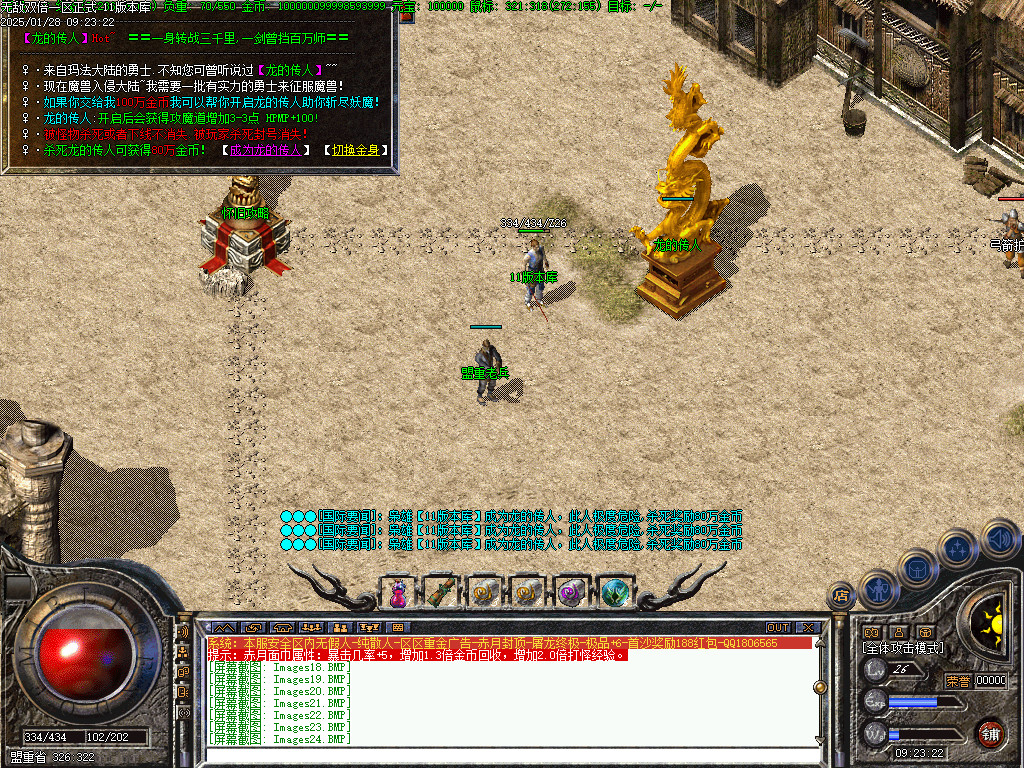This screenshot has height=768, width=1024.
Task: Click the single-person icon above attack mode
Action: click(x=898, y=632)
